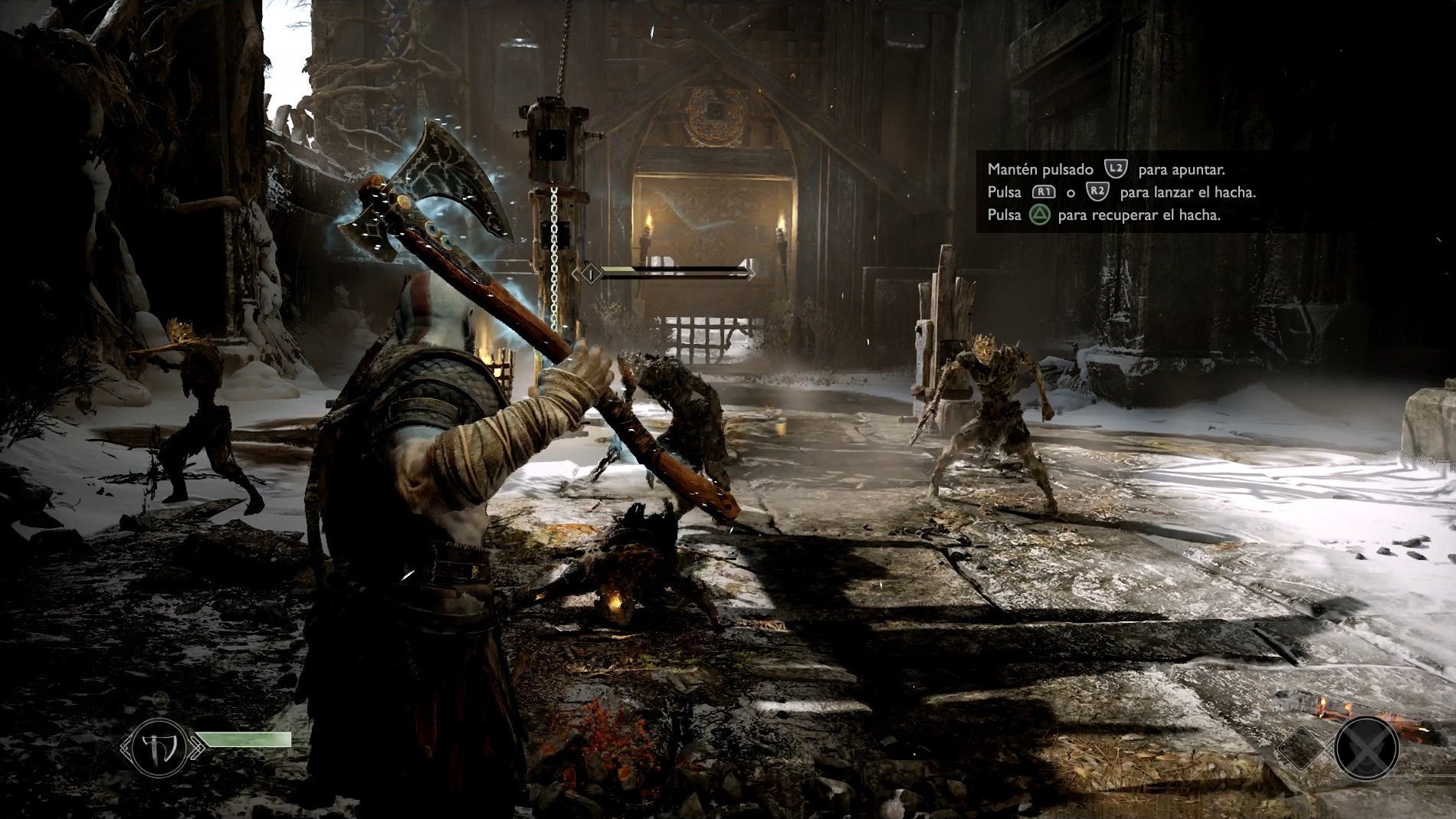Select the Leviathan Axe weapon icon
Screen dimensions: 1456x819
pyautogui.click(x=160, y=745)
